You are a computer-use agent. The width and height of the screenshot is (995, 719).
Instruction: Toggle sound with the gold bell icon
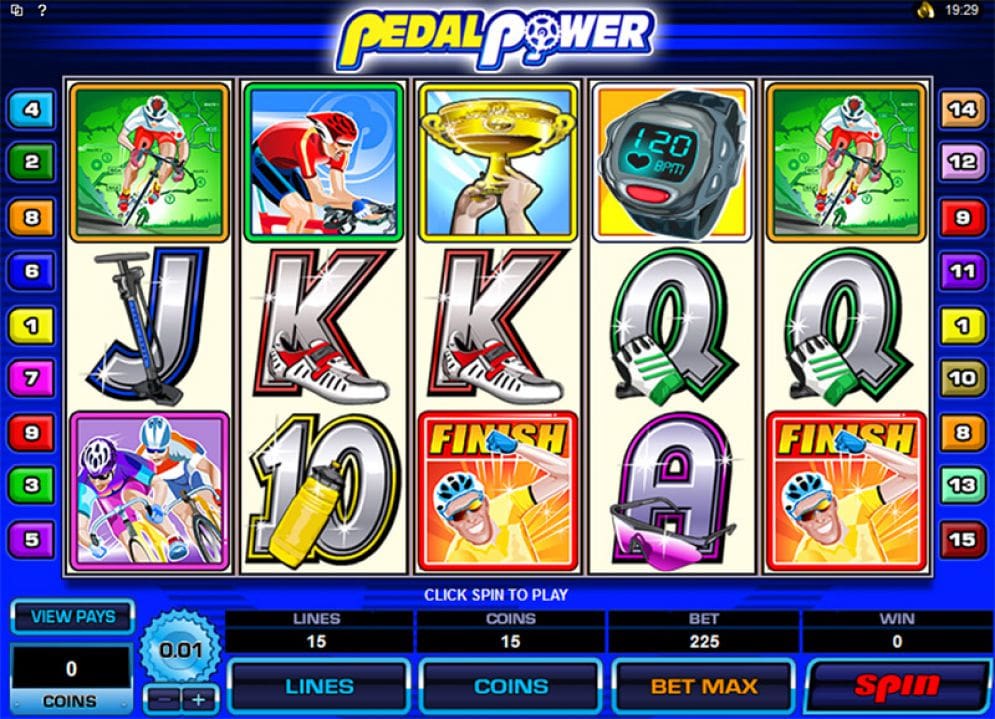coord(926,11)
